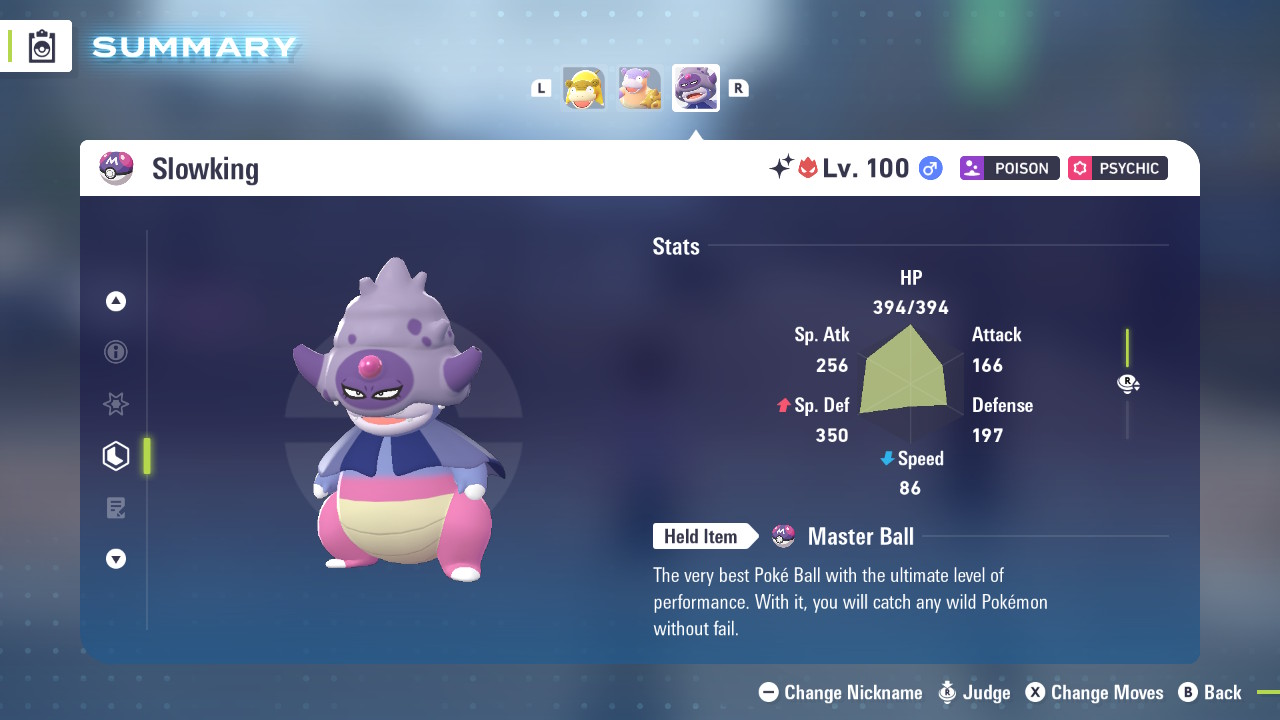Choose Change Nickname option
The height and width of the screenshot is (720, 1280).
pyautogui.click(x=841, y=692)
